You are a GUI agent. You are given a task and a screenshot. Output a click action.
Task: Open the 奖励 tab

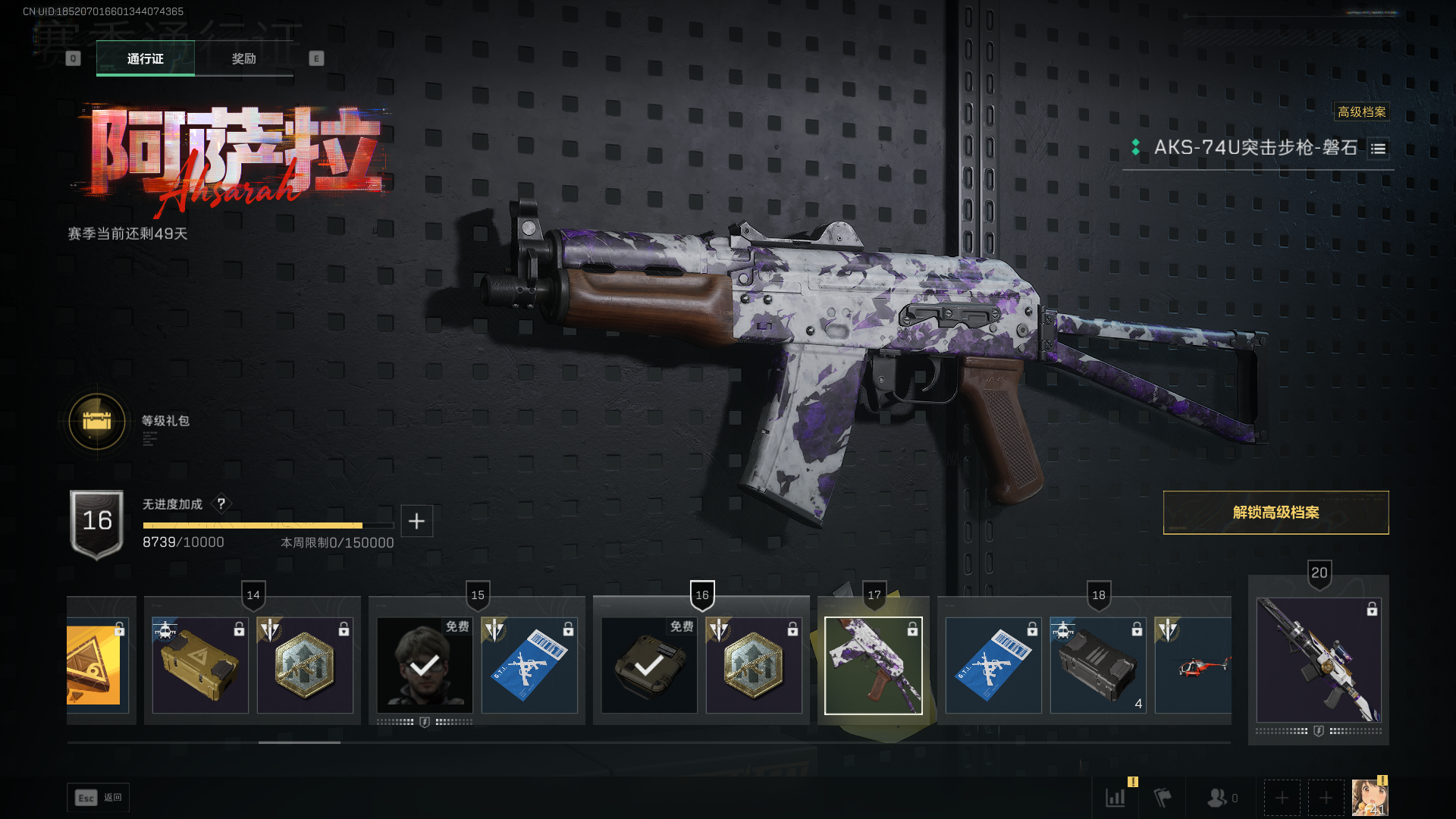pos(243,58)
